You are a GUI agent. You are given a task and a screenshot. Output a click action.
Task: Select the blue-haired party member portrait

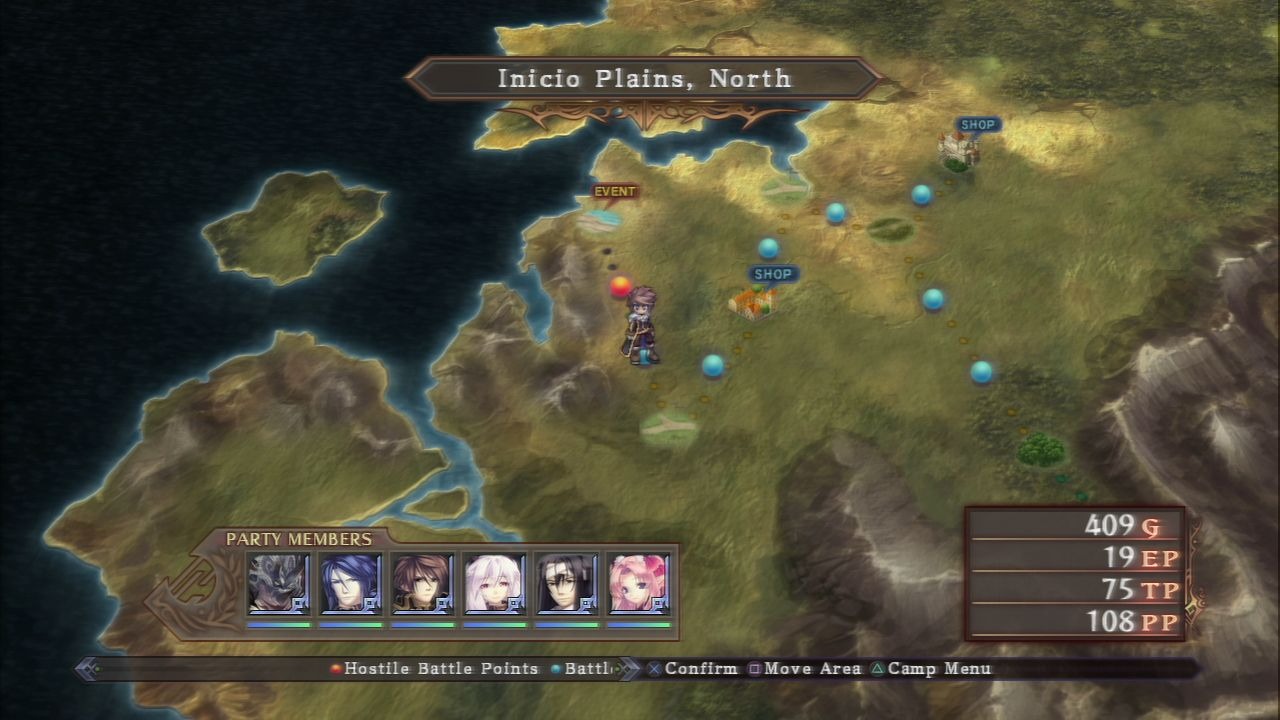pyautogui.click(x=350, y=583)
